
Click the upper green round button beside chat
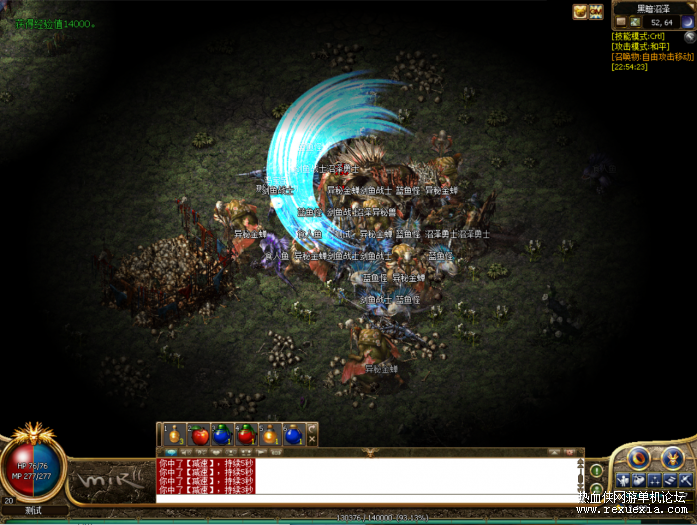(x=596, y=470)
